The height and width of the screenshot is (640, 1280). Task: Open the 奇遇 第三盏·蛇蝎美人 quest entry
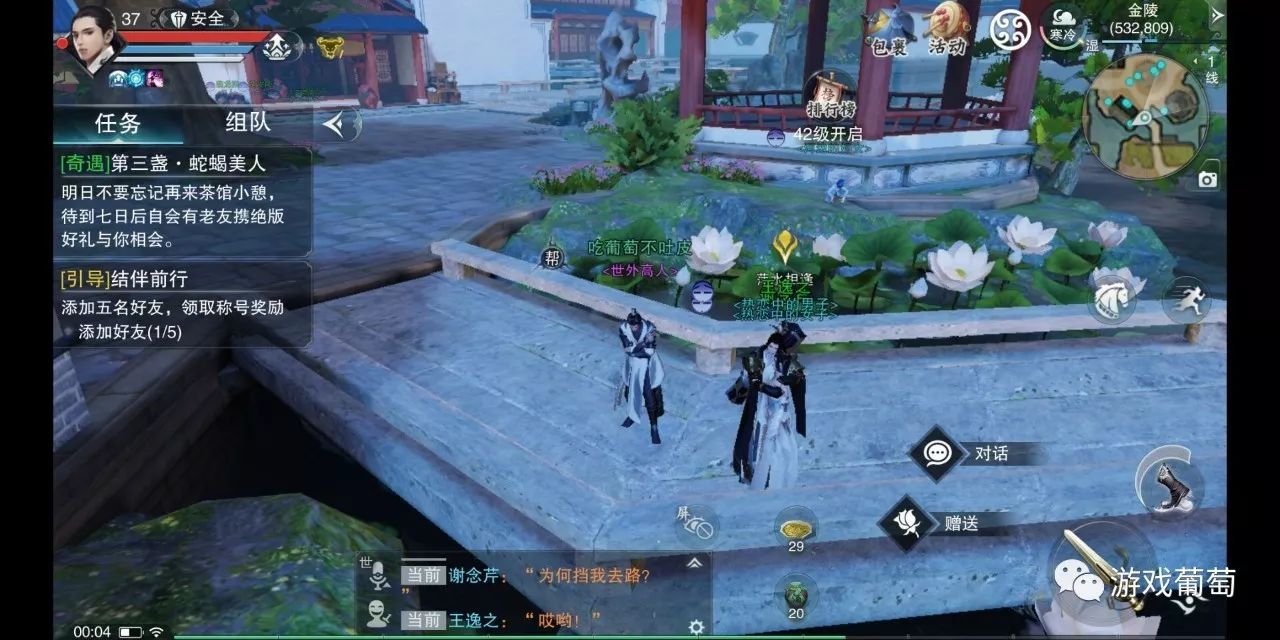pyautogui.click(x=183, y=200)
